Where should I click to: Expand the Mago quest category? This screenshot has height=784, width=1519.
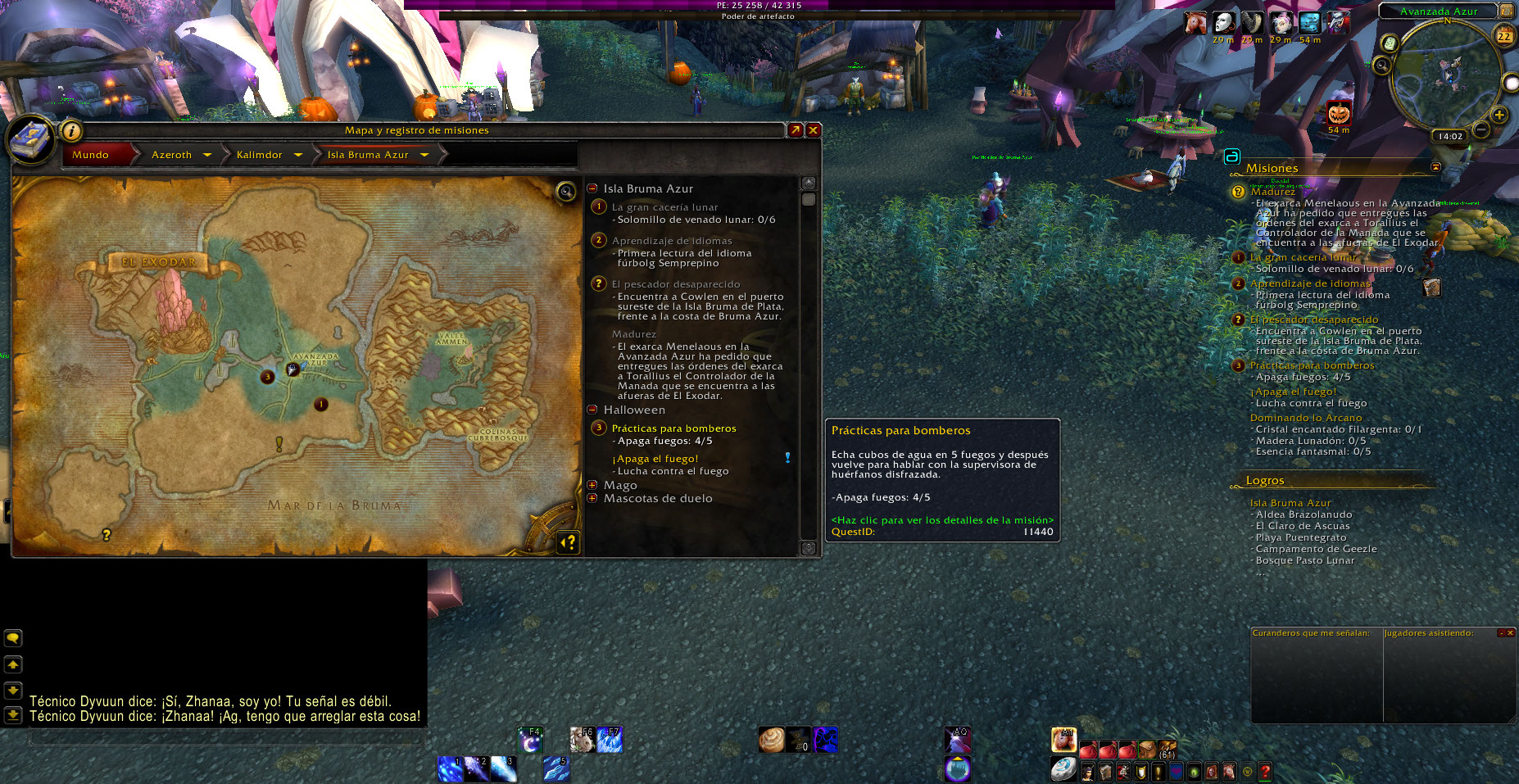(592, 485)
